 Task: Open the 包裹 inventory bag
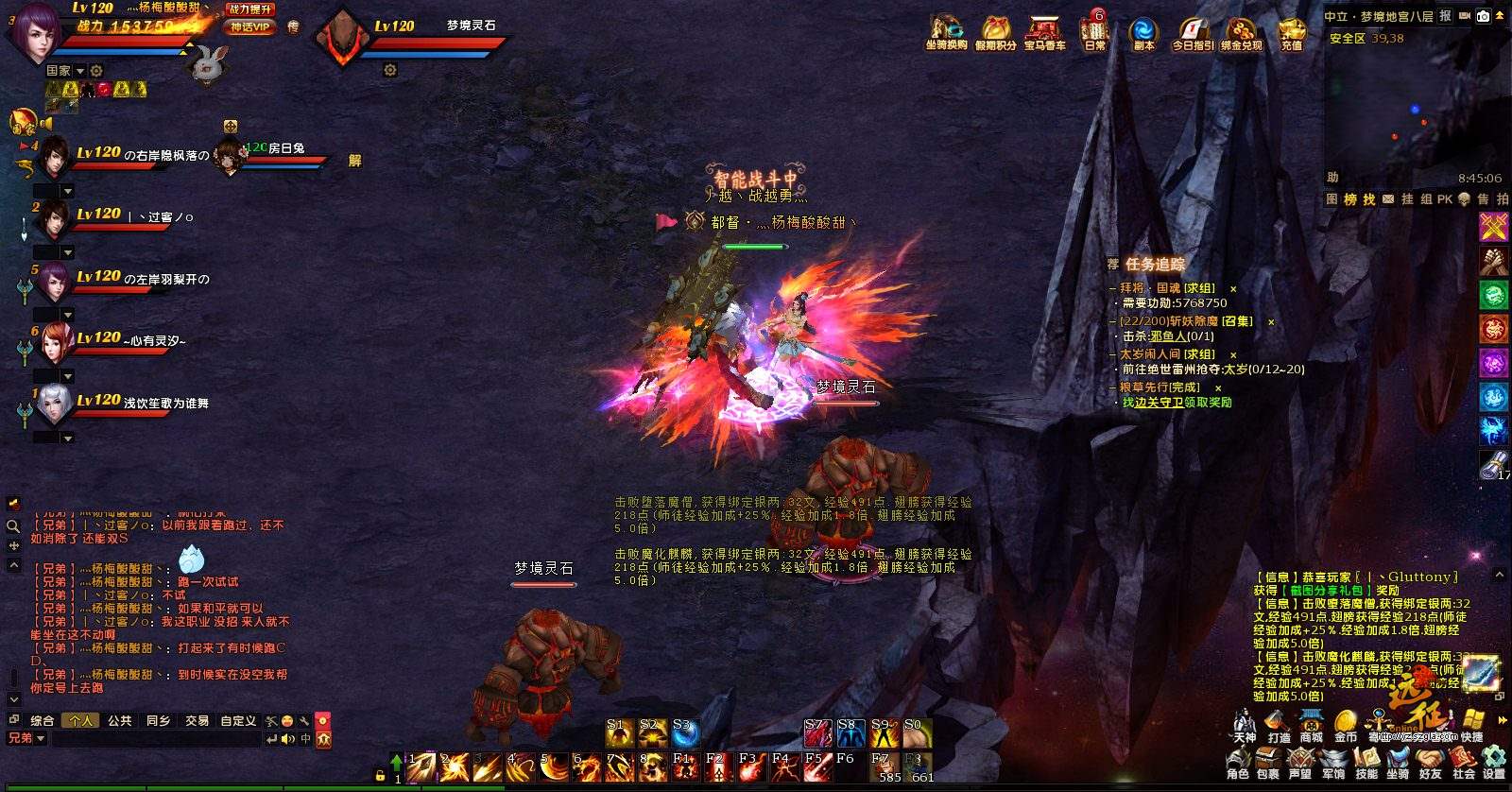[1268, 762]
